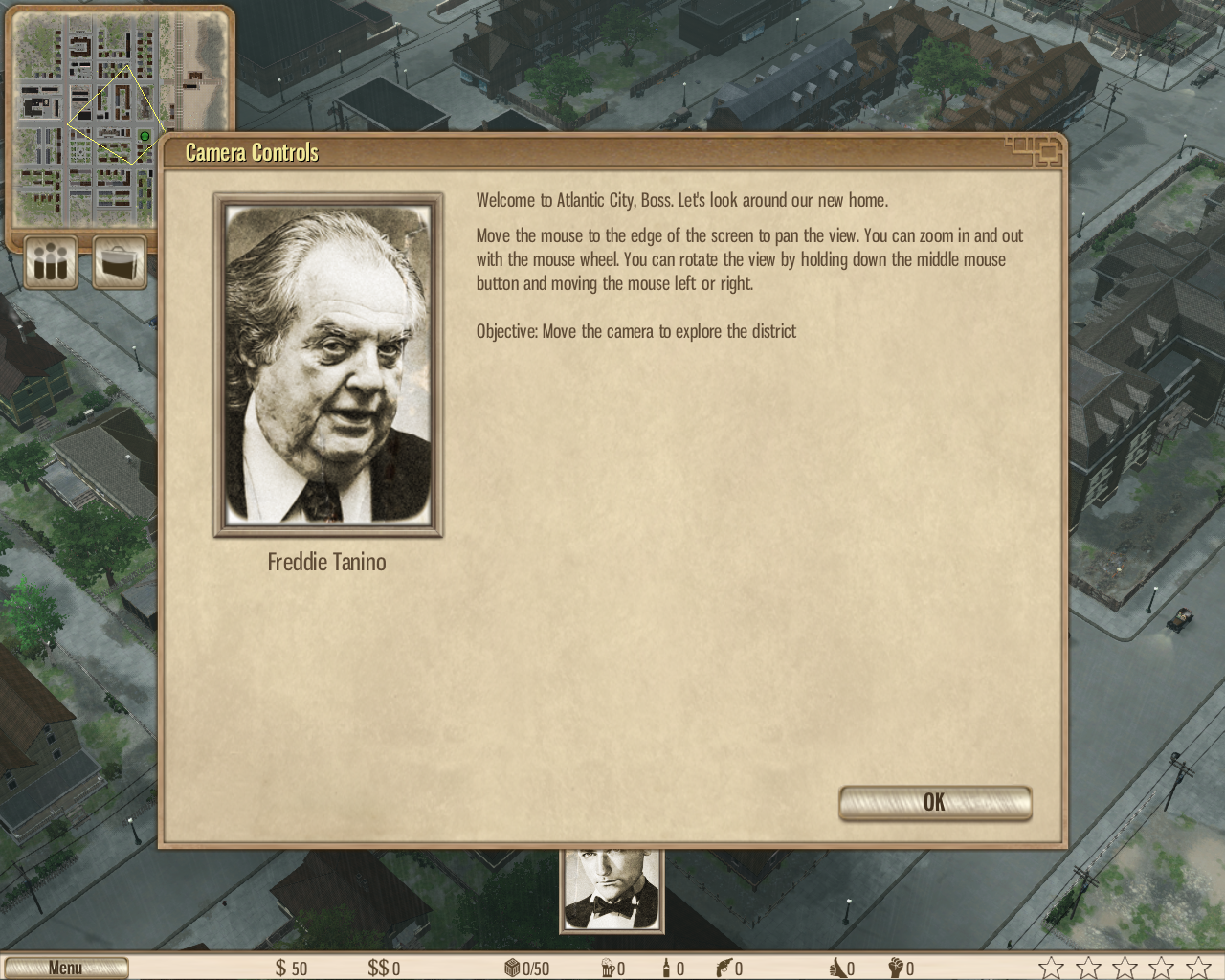
Task: Confirm the Camera Controls dialog with OK
Action: [934, 803]
